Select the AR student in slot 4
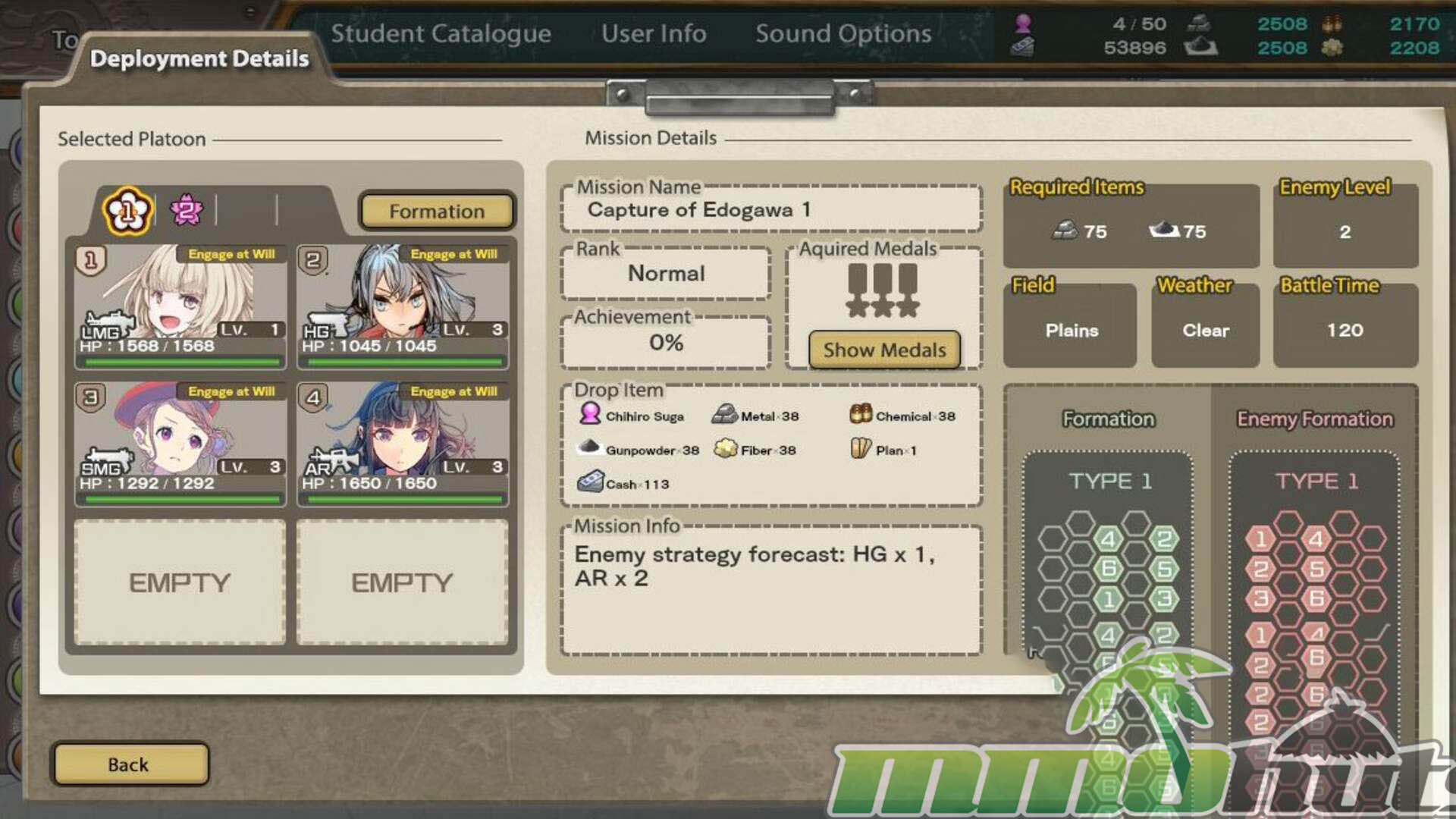 tap(403, 443)
